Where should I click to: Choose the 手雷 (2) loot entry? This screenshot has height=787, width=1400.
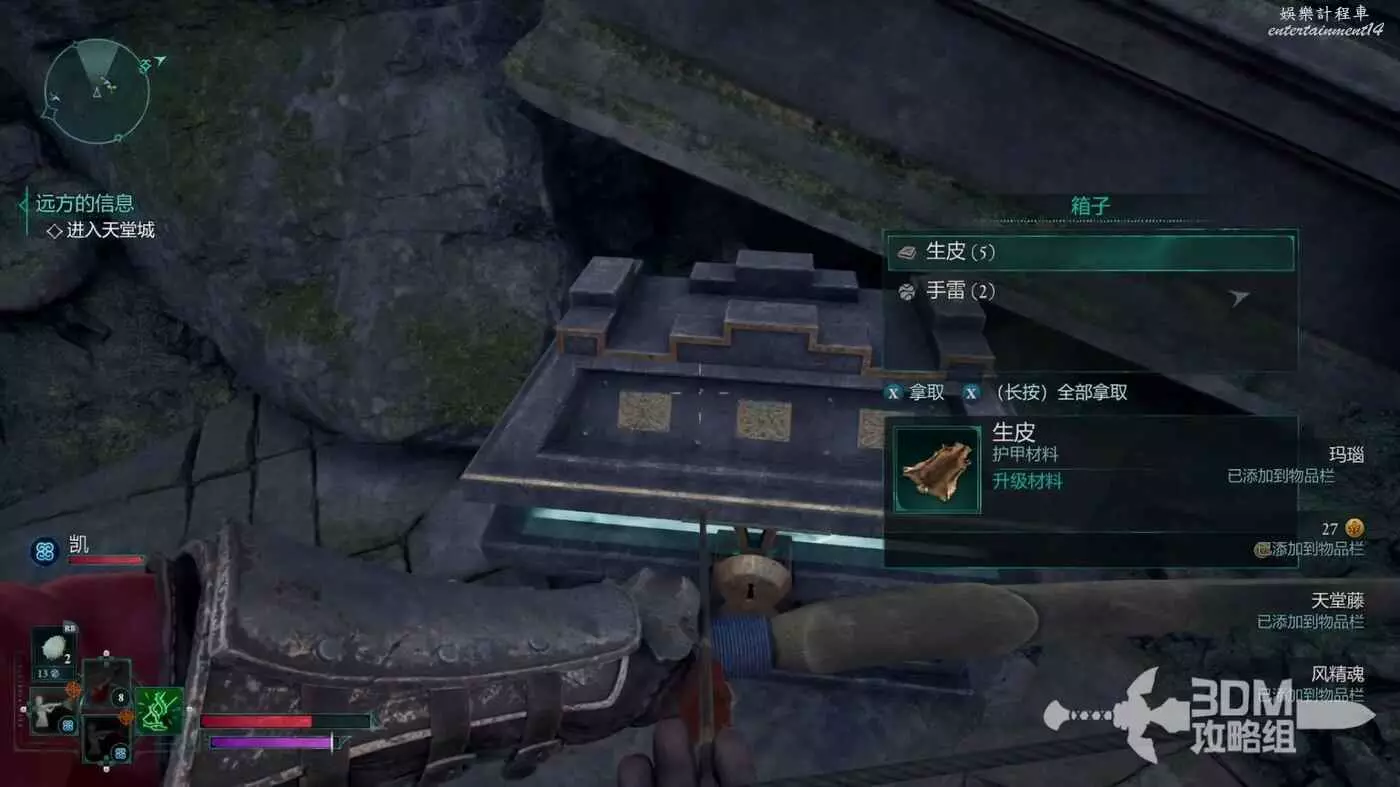1090,292
